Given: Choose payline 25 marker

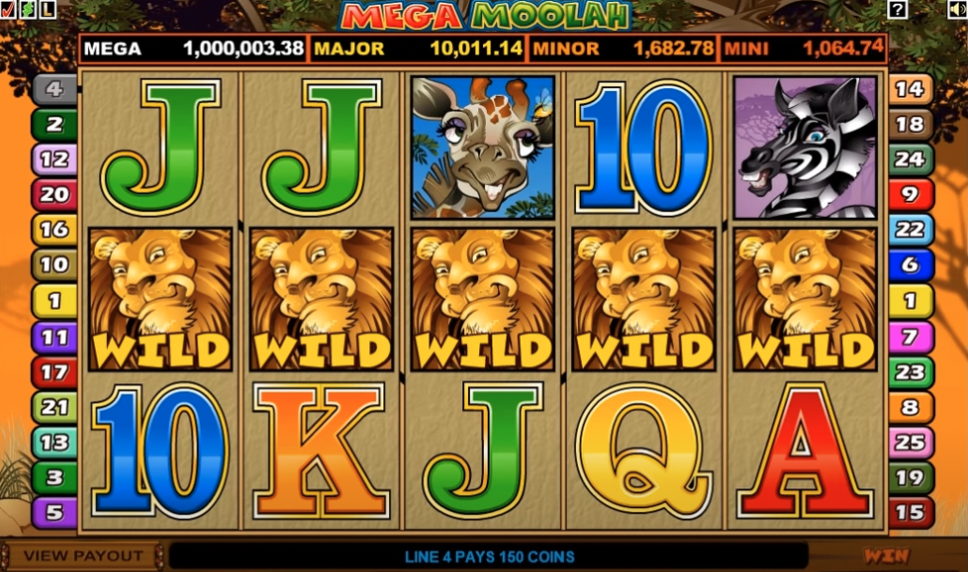Looking at the screenshot, I should click(x=910, y=441).
